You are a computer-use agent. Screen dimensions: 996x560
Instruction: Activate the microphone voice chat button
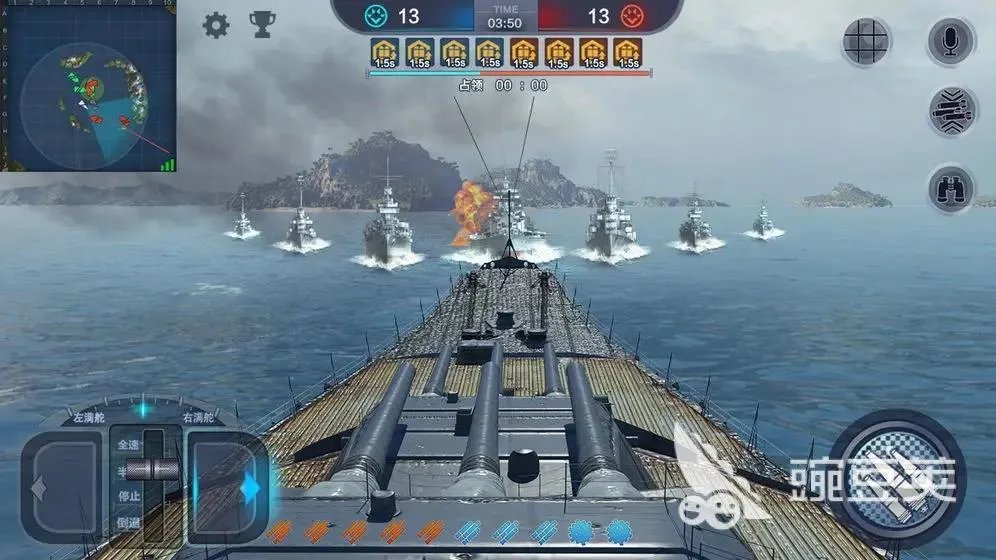[950, 42]
